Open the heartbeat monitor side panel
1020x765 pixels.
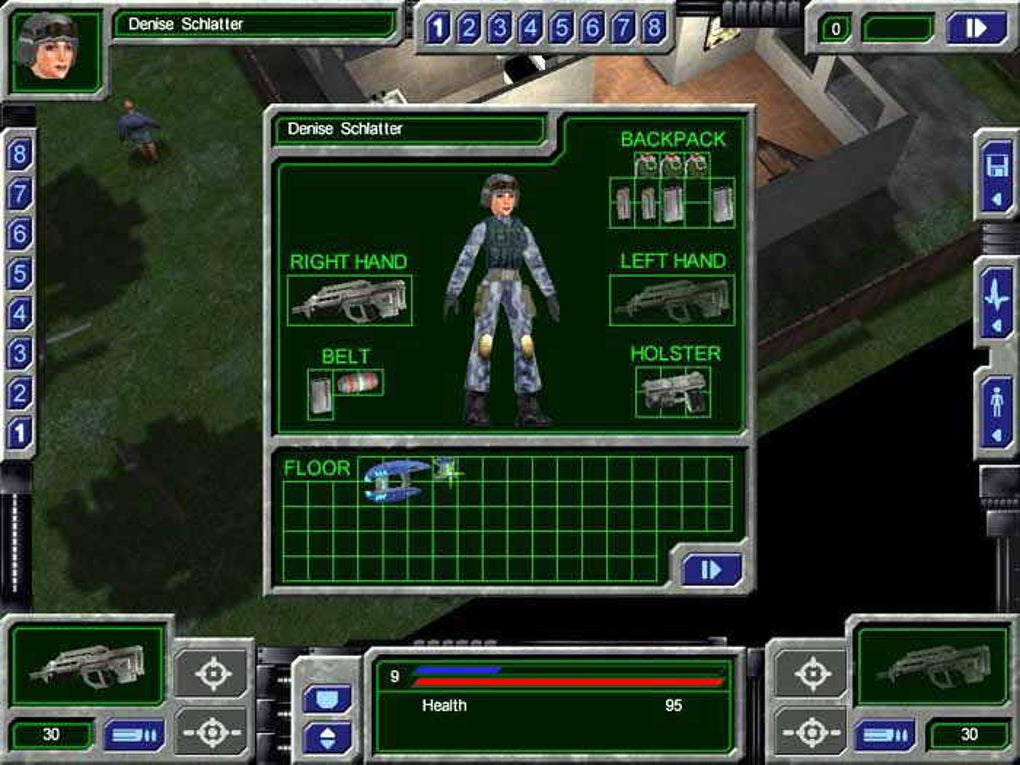998,300
